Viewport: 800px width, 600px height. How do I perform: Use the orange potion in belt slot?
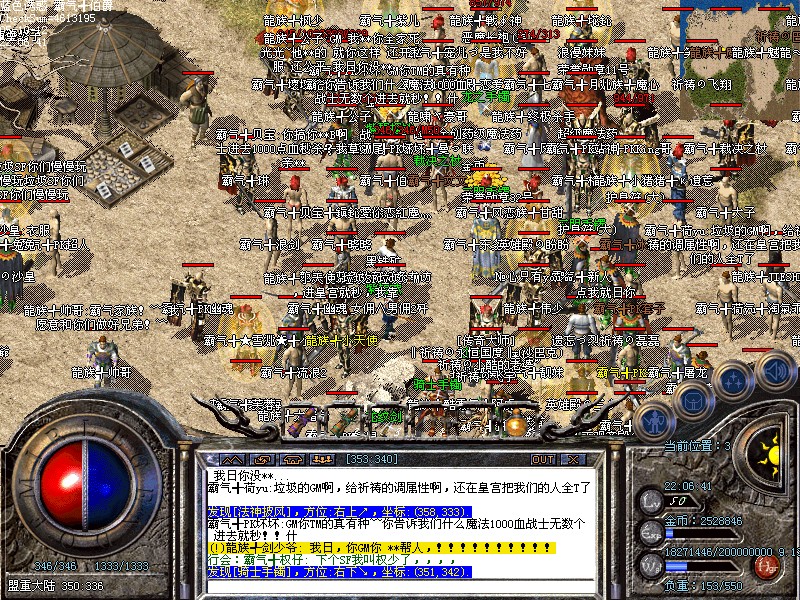click(x=515, y=423)
